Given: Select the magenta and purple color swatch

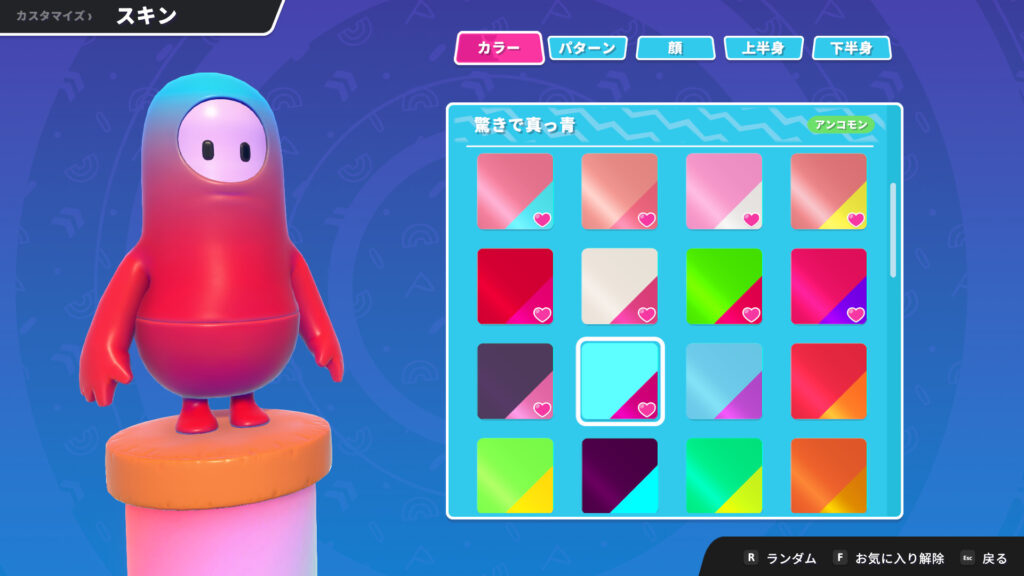Looking at the screenshot, I should coord(829,286).
